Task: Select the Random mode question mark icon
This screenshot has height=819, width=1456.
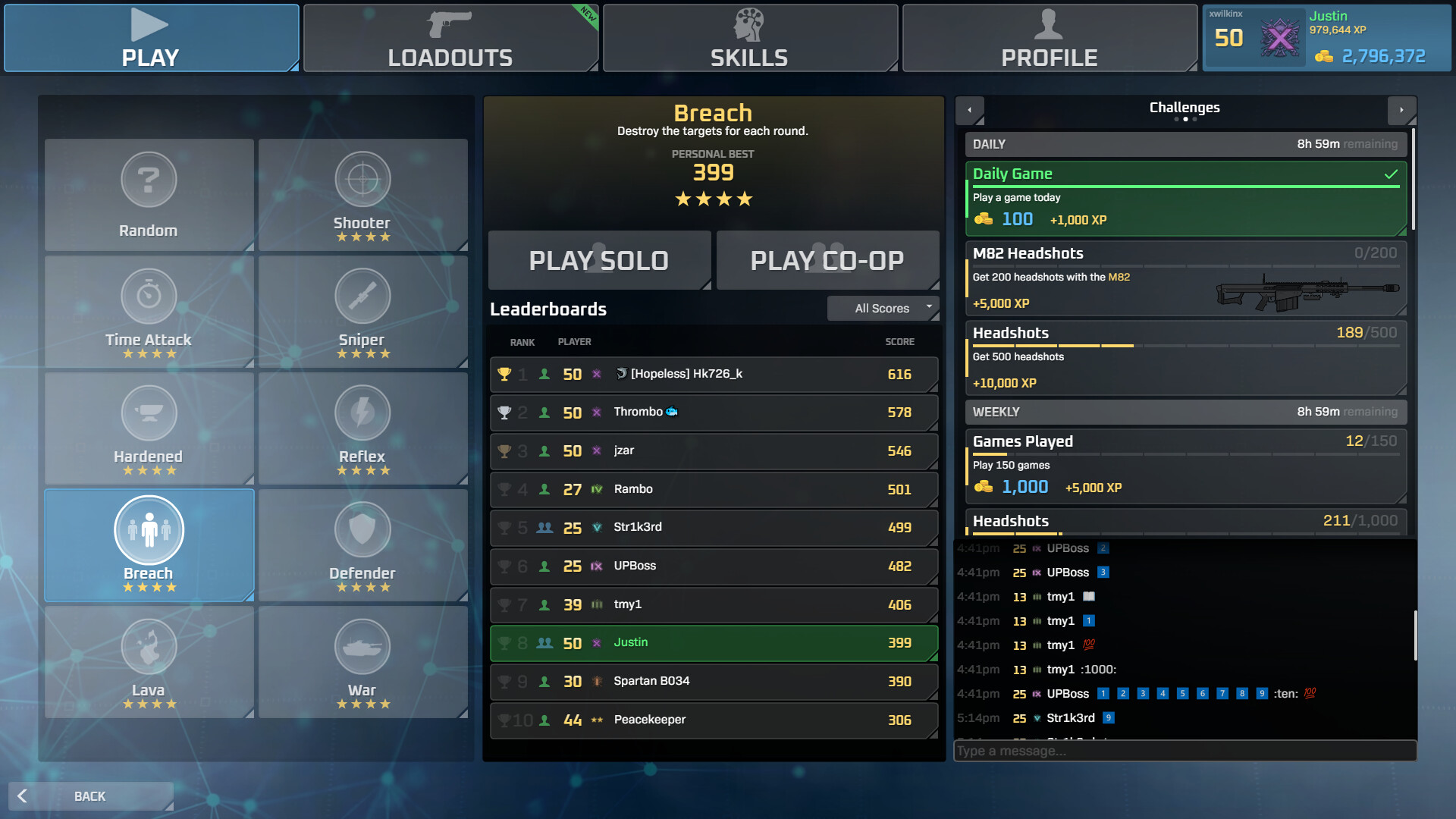Action: [x=149, y=179]
